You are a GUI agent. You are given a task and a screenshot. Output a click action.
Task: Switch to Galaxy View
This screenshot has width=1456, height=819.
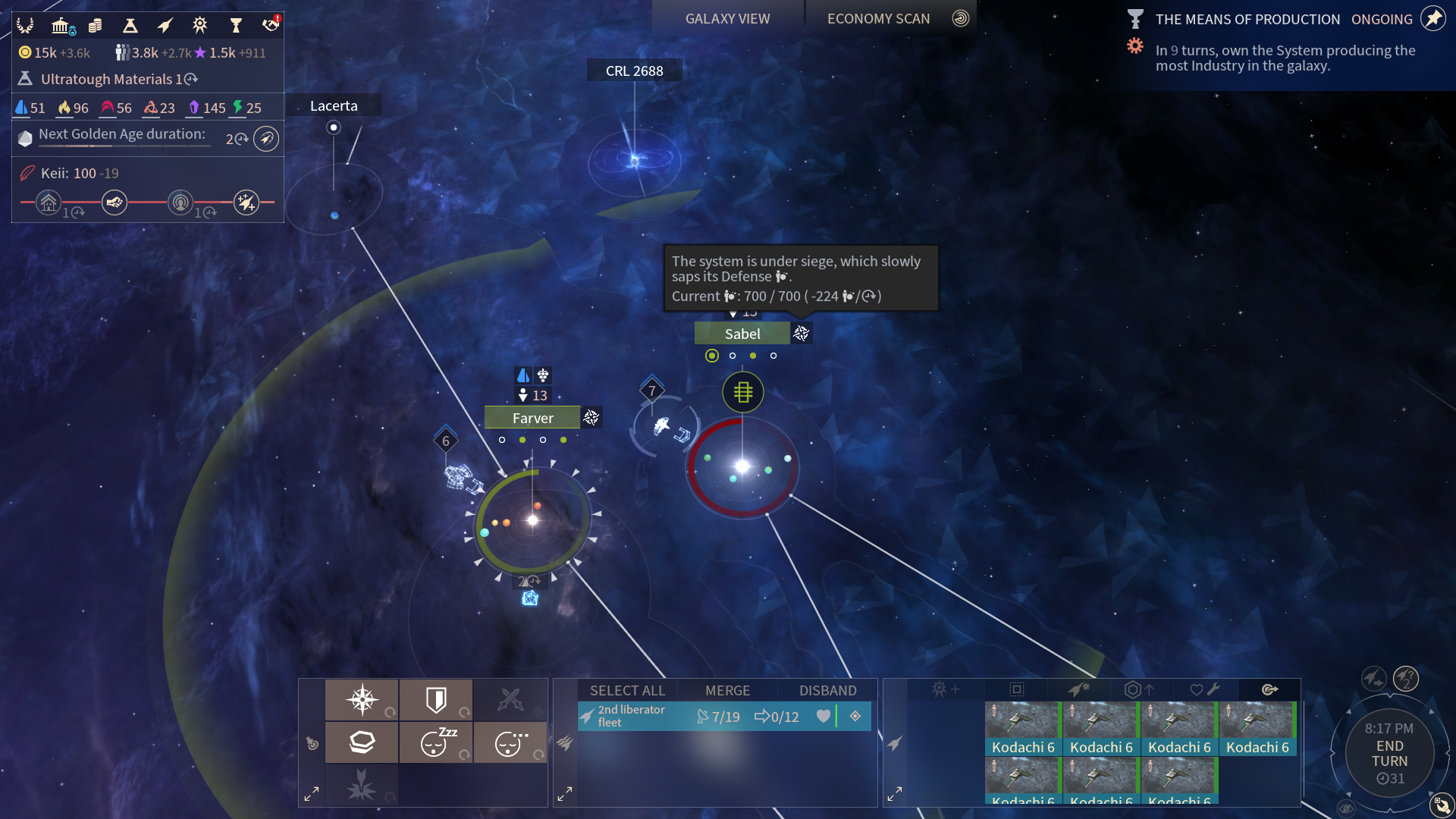pos(727,19)
